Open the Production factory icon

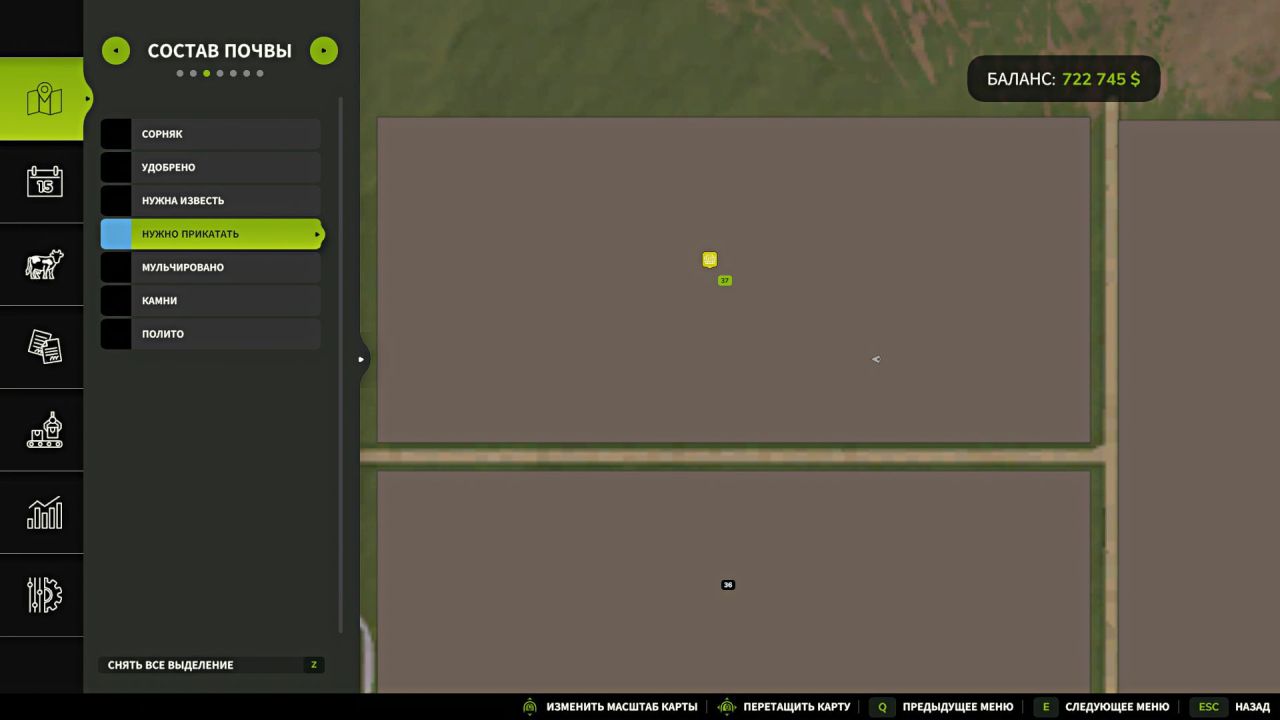point(42,430)
